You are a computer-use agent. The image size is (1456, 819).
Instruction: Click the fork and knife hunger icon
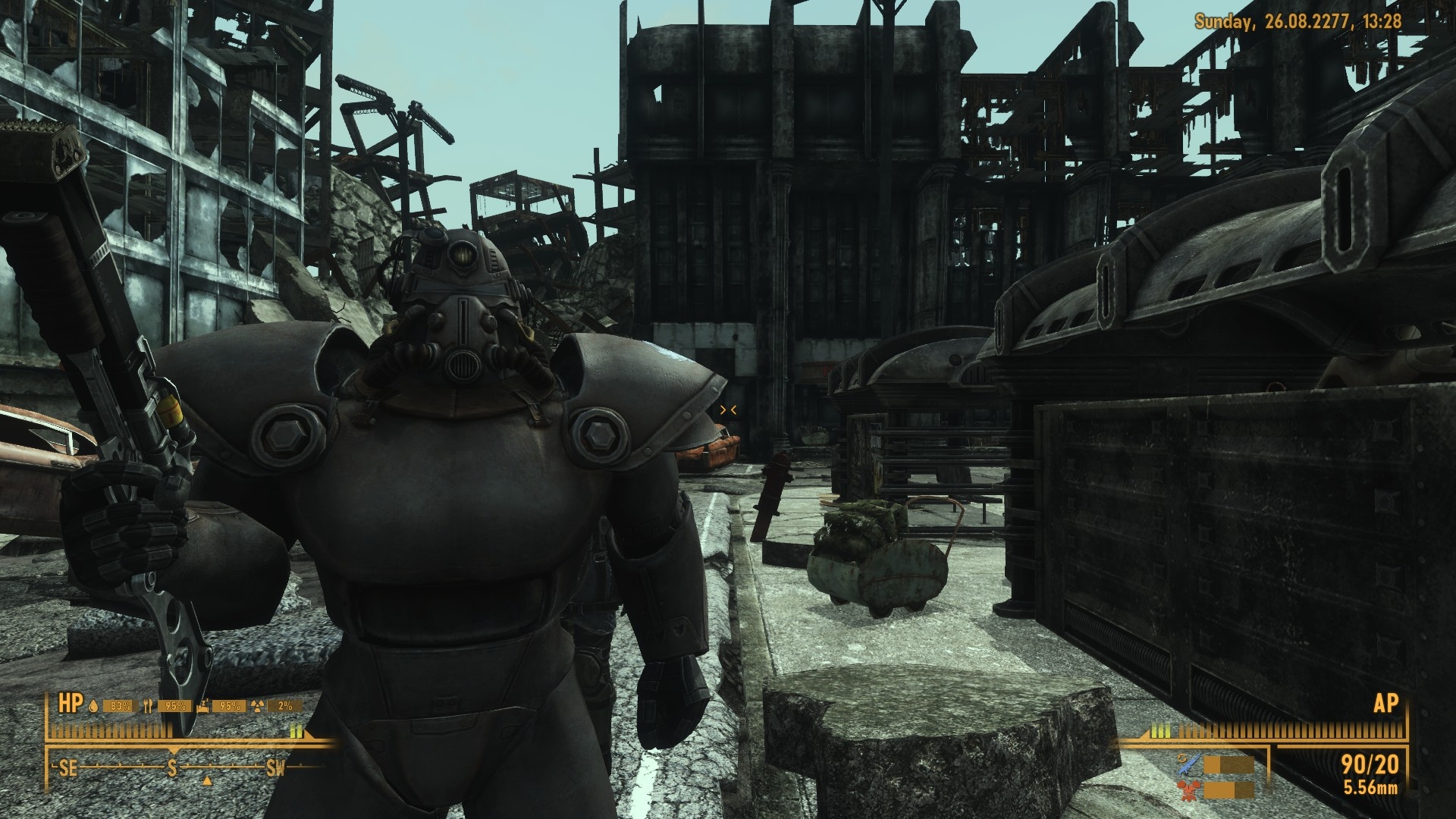pos(148,706)
